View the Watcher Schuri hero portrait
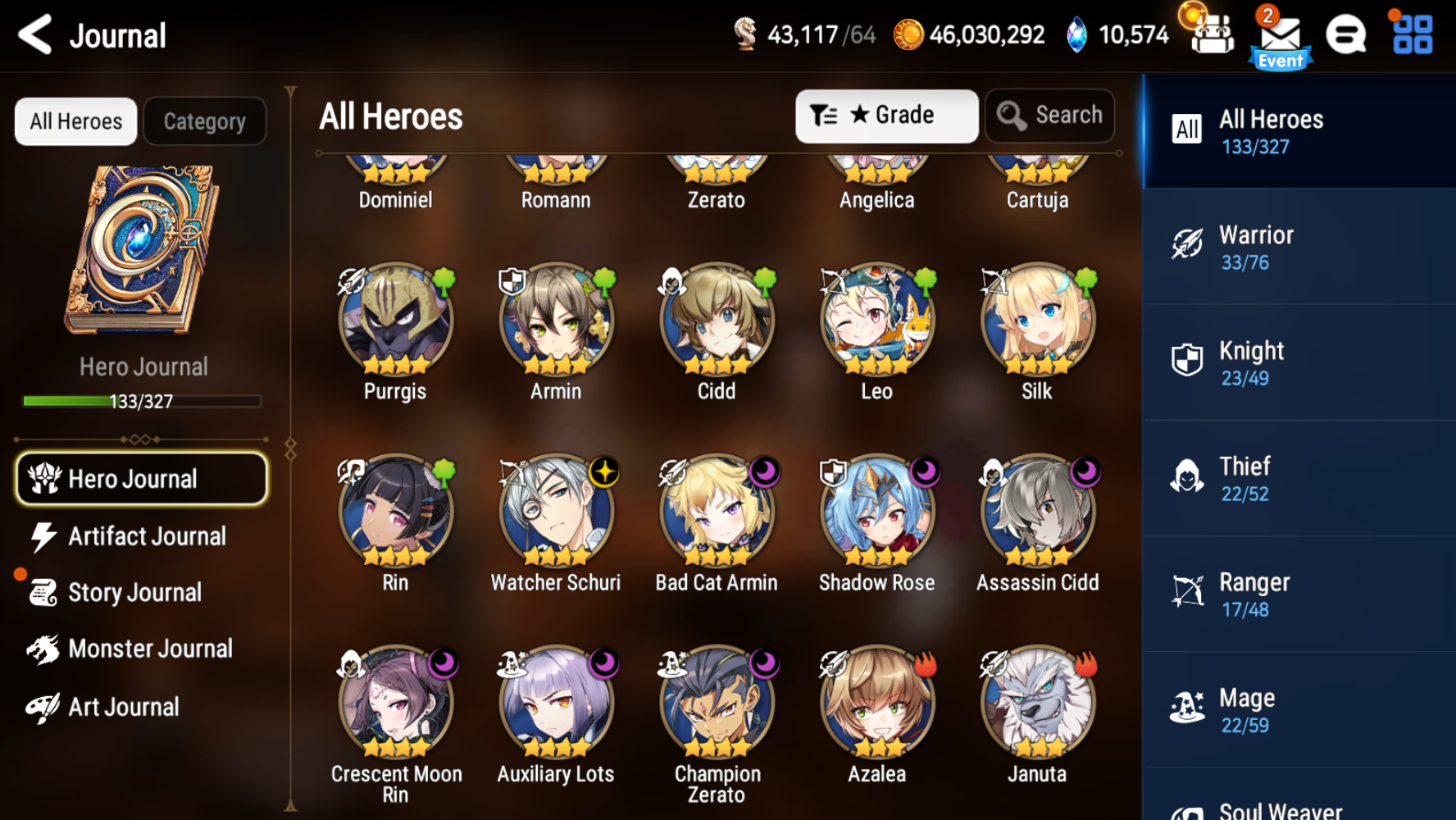 555,510
